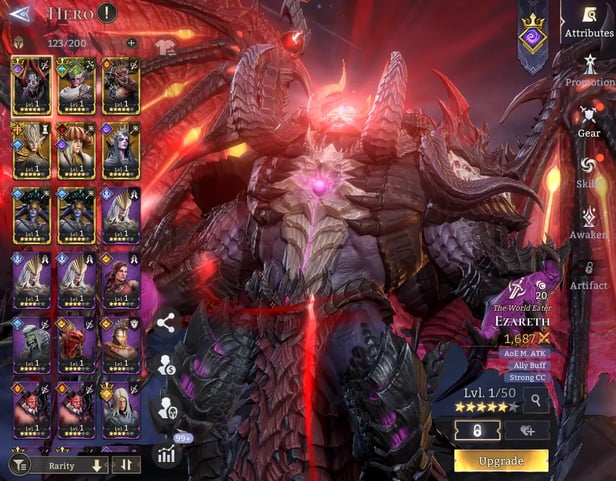Screen dimensions: 616x481
Task: Go back using the arrow beside Hero
Action: tap(18, 14)
